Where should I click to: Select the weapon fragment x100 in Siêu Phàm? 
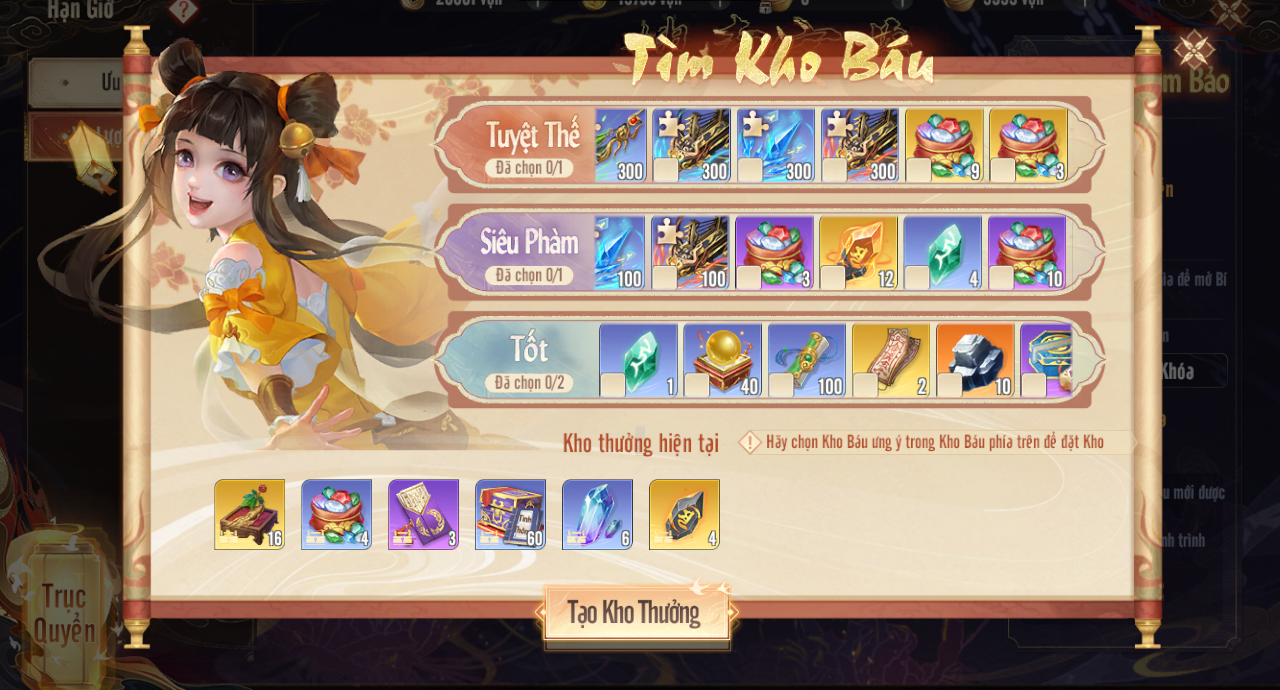pyautogui.click(x=690, y=252)
